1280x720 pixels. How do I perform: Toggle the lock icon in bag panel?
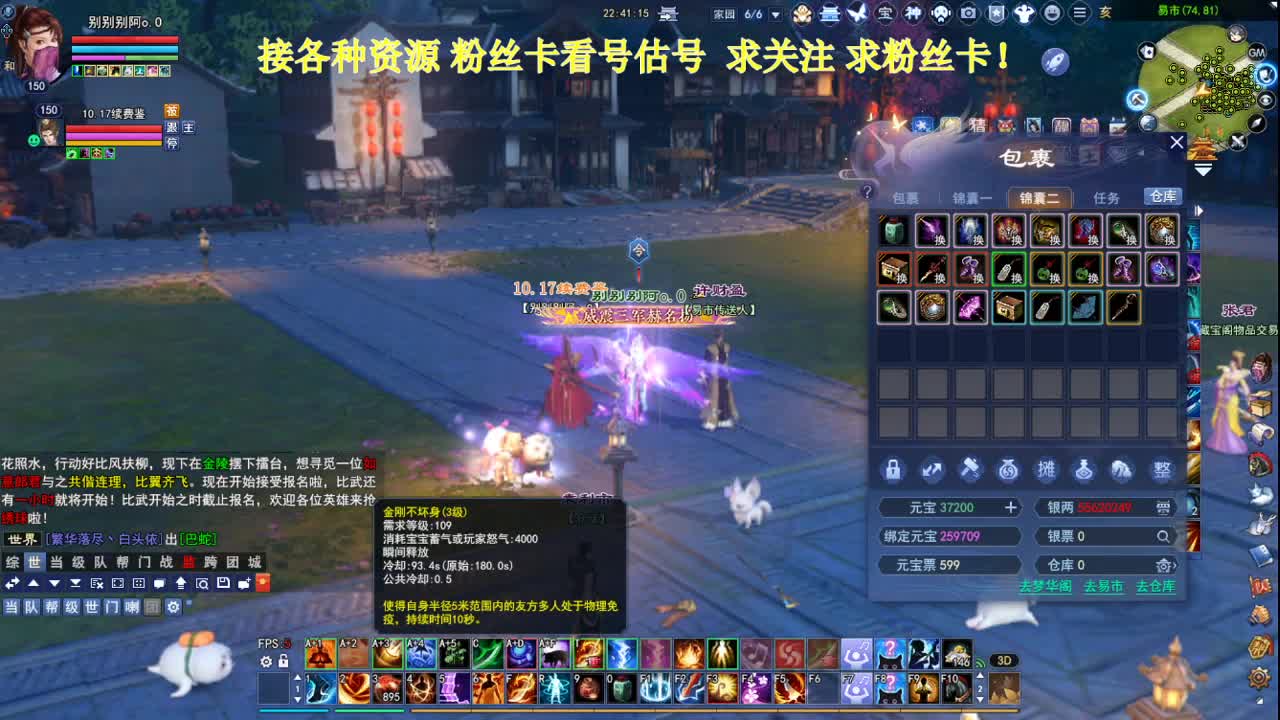coord(892,469)
